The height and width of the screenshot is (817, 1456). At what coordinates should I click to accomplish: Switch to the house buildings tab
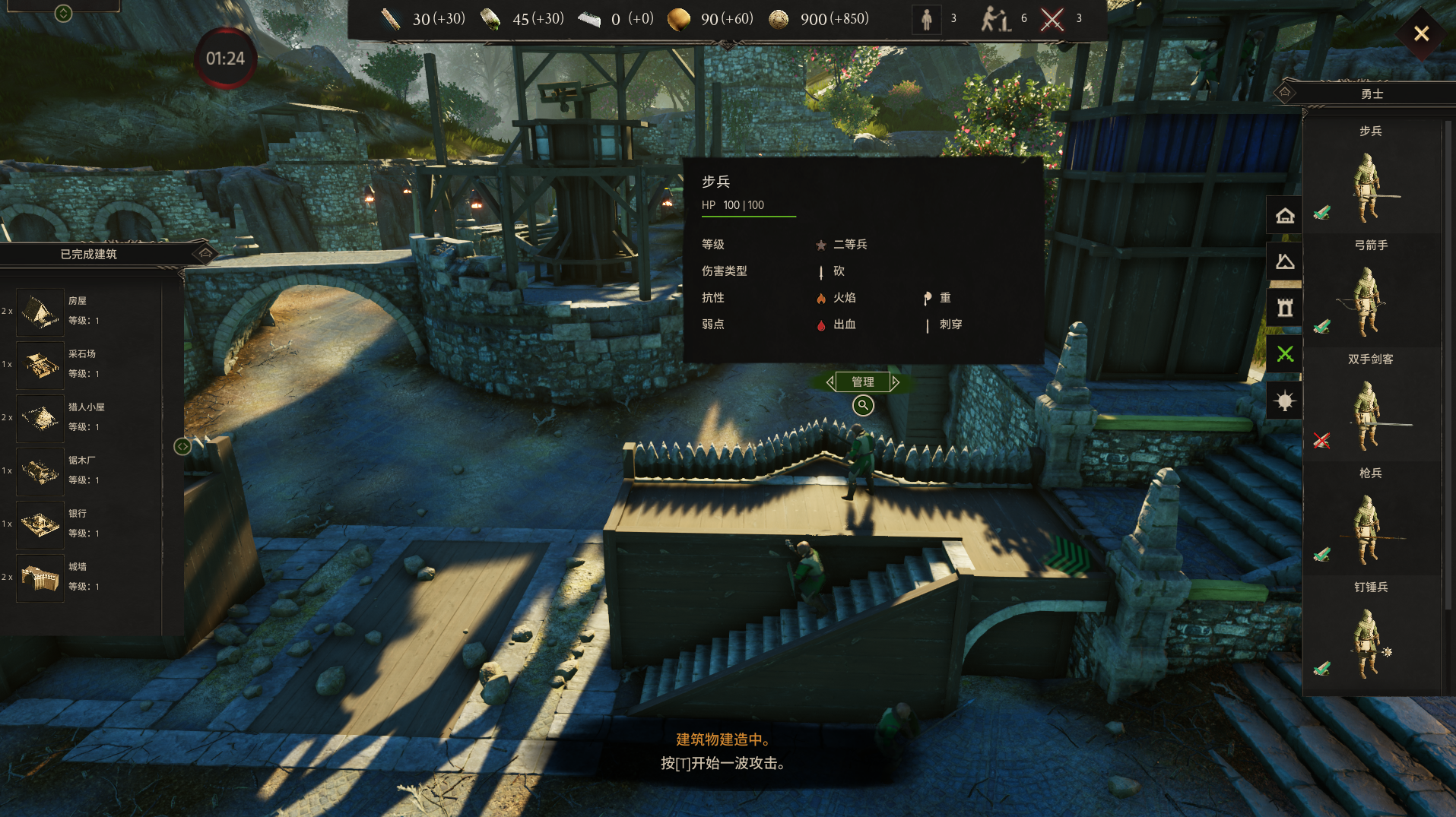click(1285, 216)
